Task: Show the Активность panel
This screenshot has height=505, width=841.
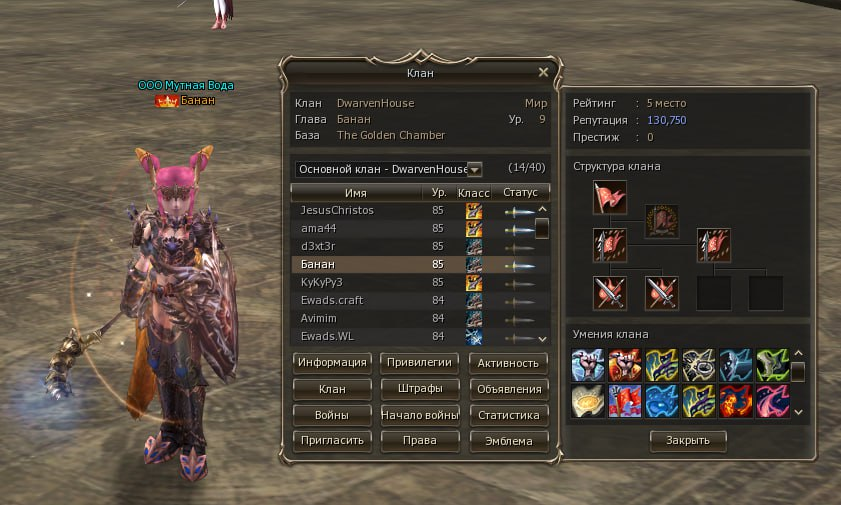Action: (x=508, y=362)
